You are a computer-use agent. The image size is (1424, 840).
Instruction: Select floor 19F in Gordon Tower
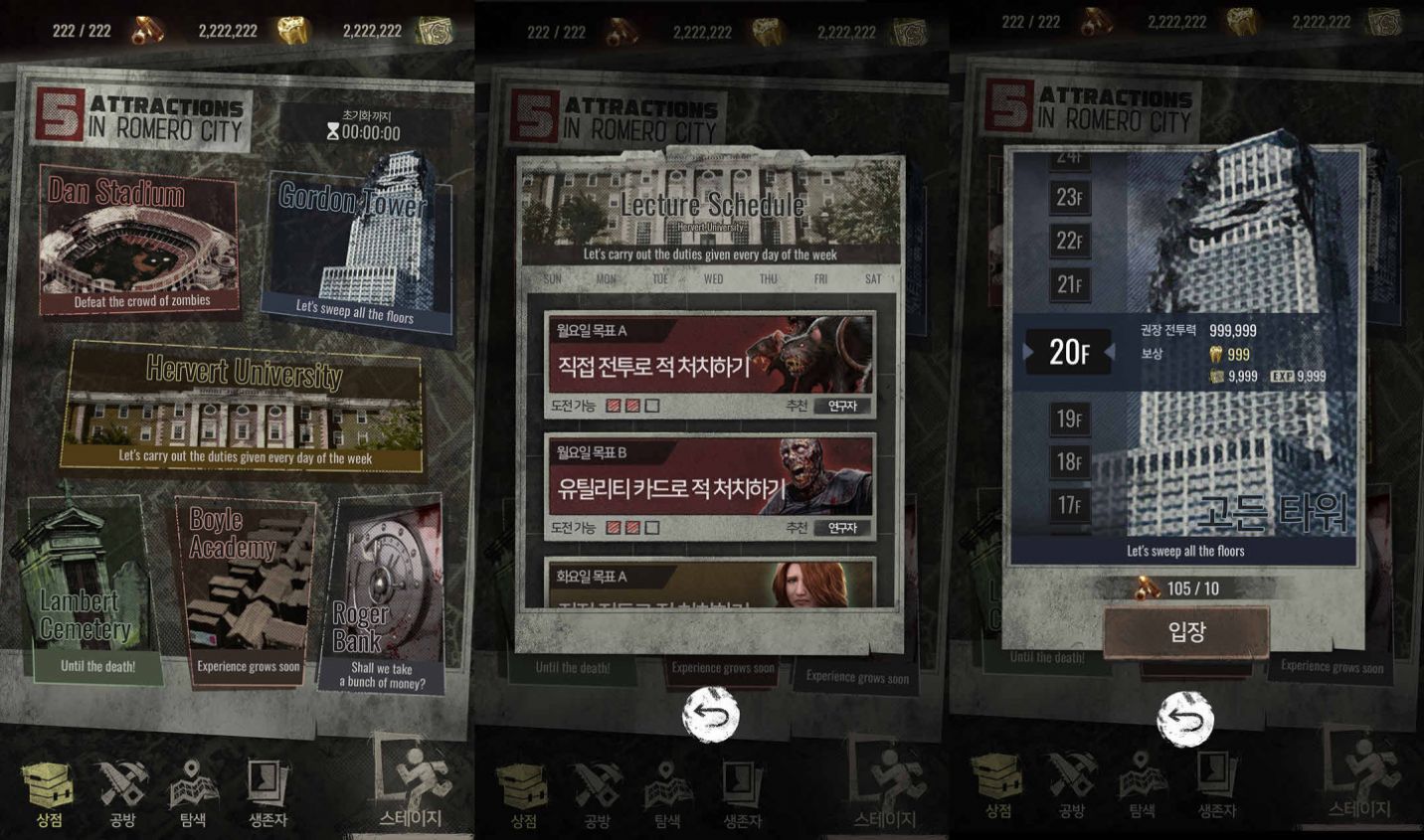pos(1071,419)
